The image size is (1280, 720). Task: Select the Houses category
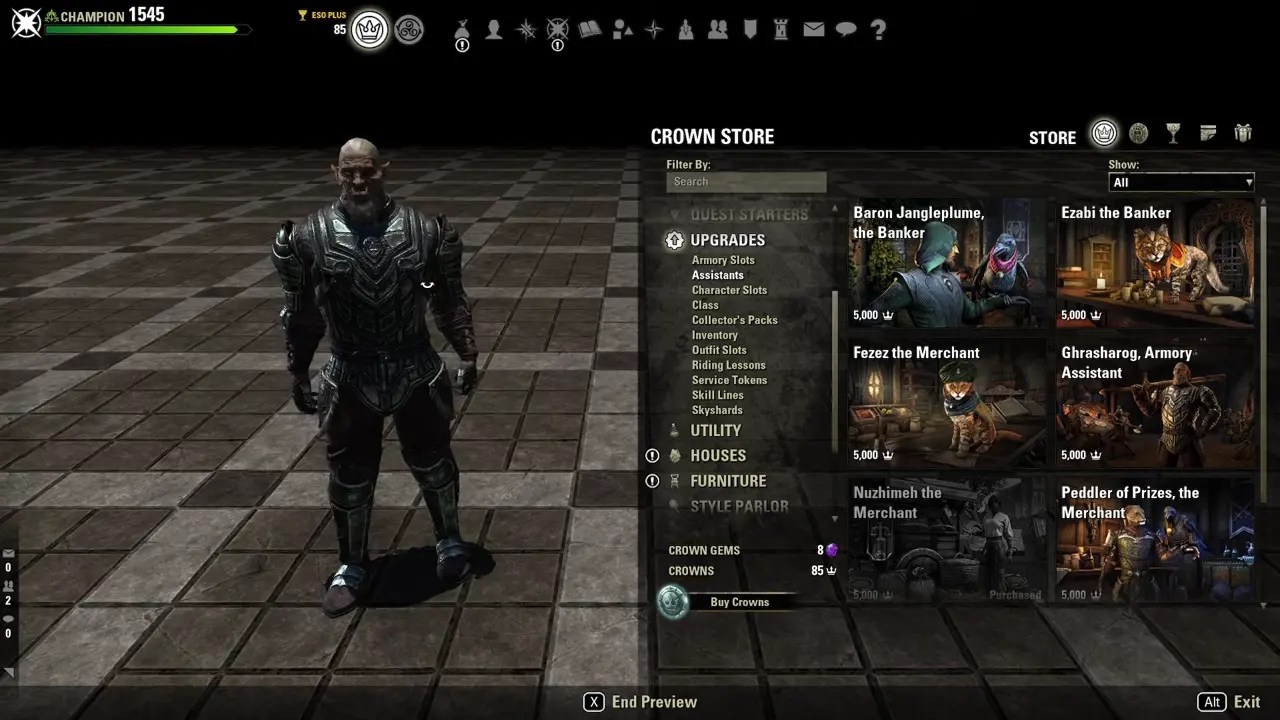(x=718, y=455)
